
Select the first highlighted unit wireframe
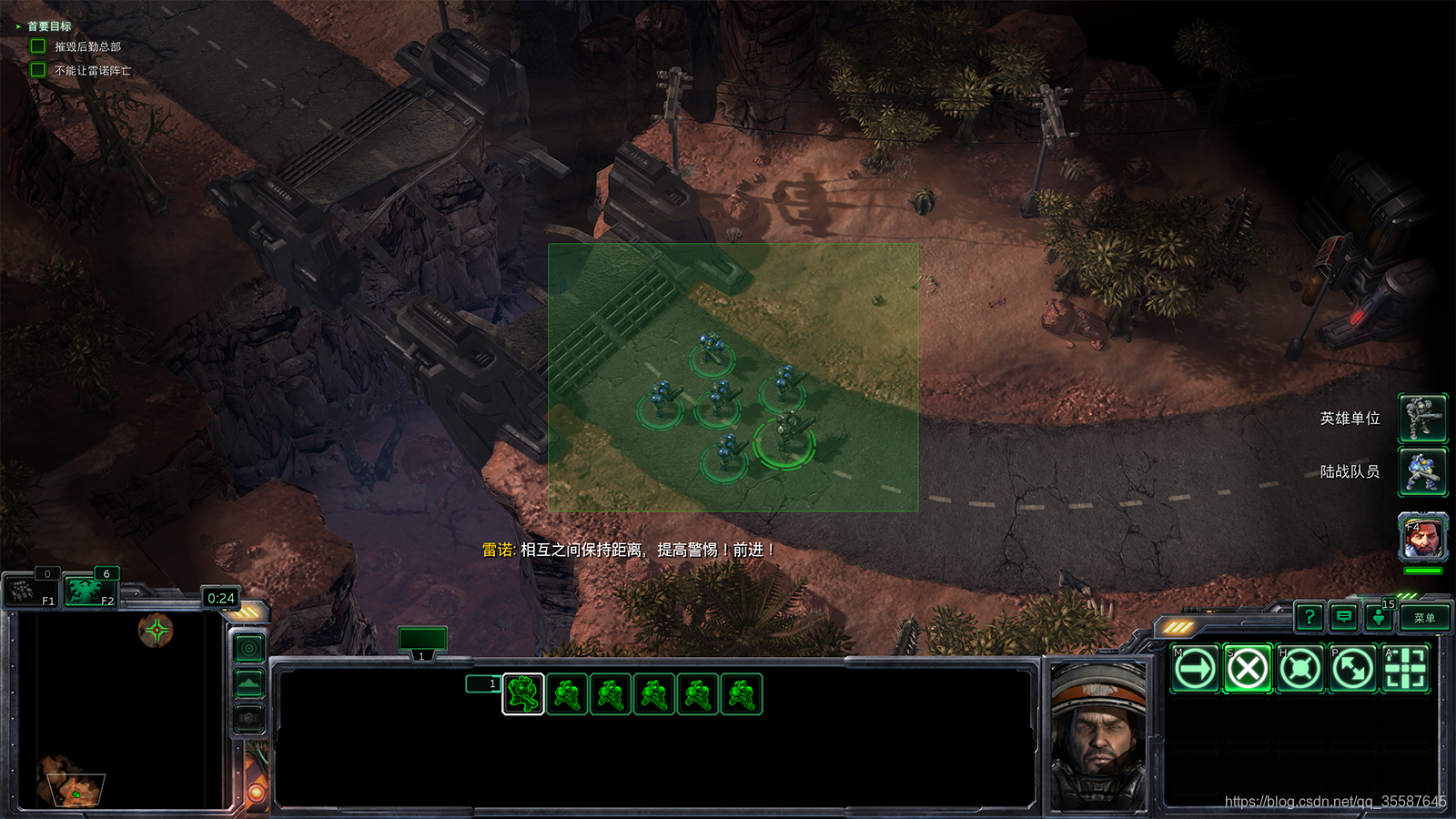pos(523,694)
